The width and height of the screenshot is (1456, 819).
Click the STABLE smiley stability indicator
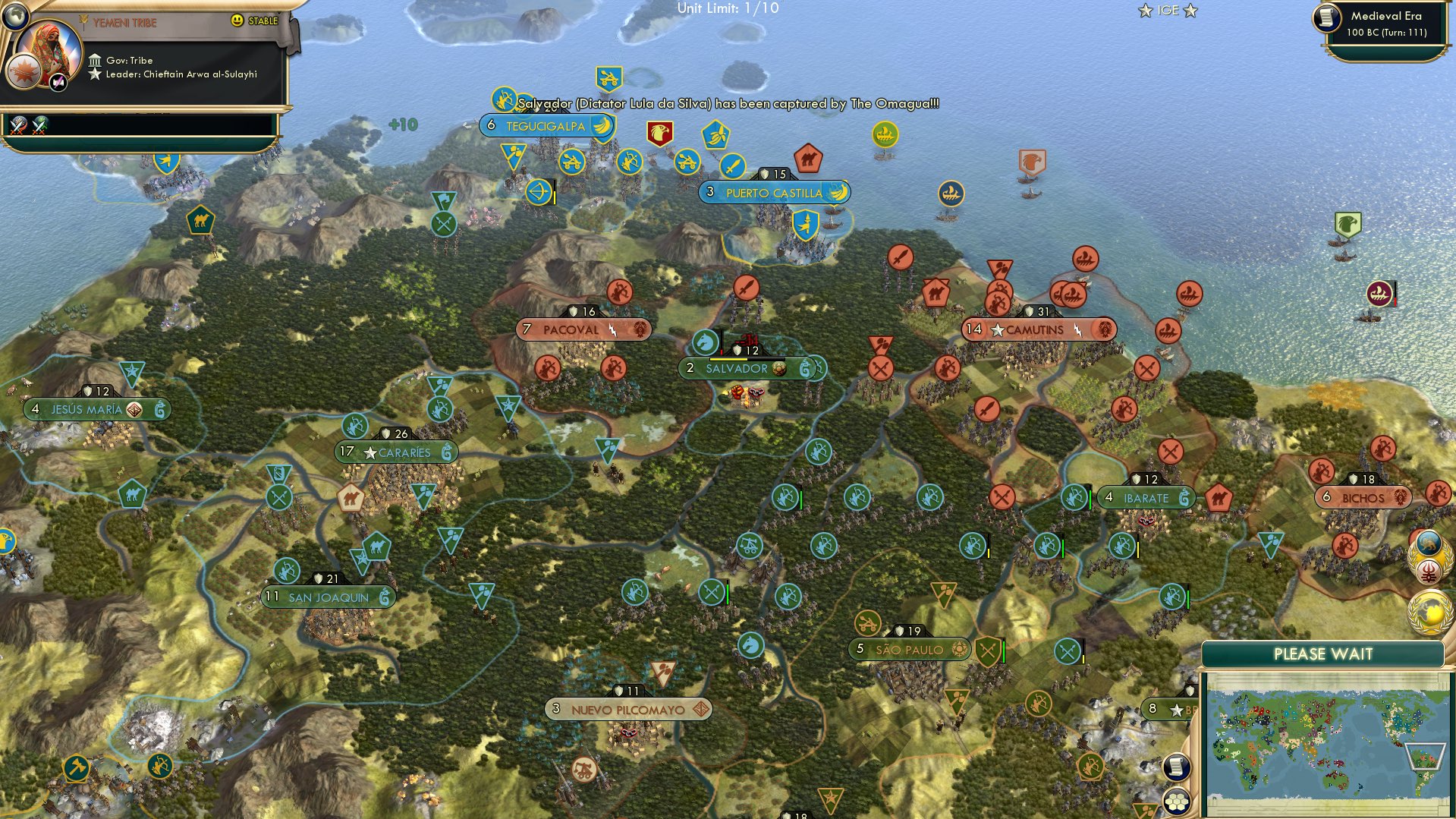tap(237, 21)
